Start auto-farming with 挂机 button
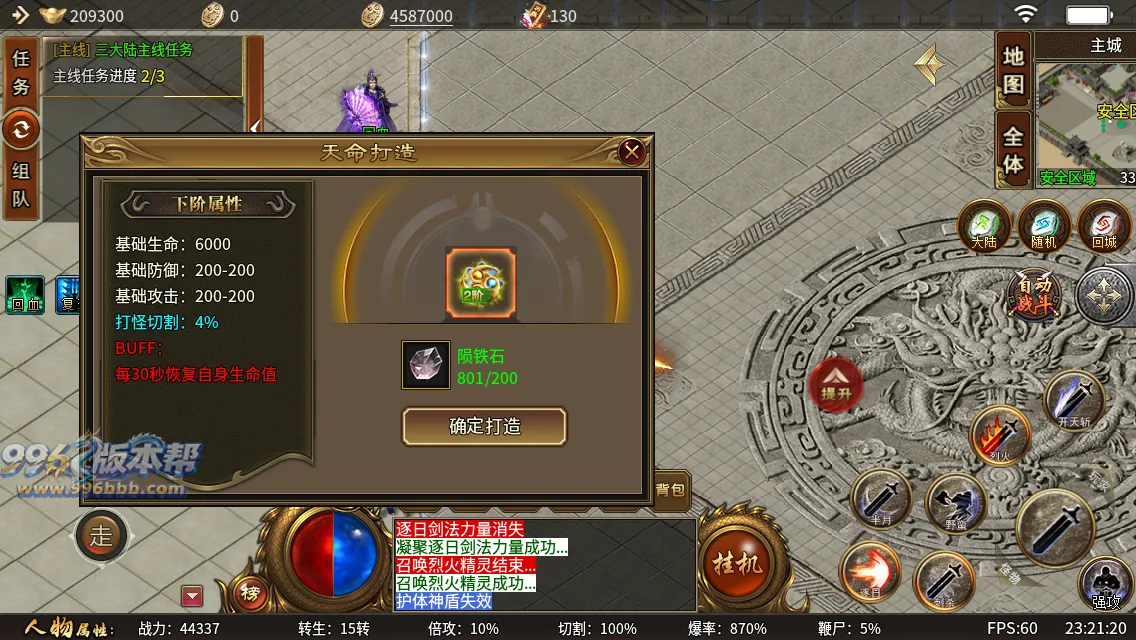 pos(737,562)
